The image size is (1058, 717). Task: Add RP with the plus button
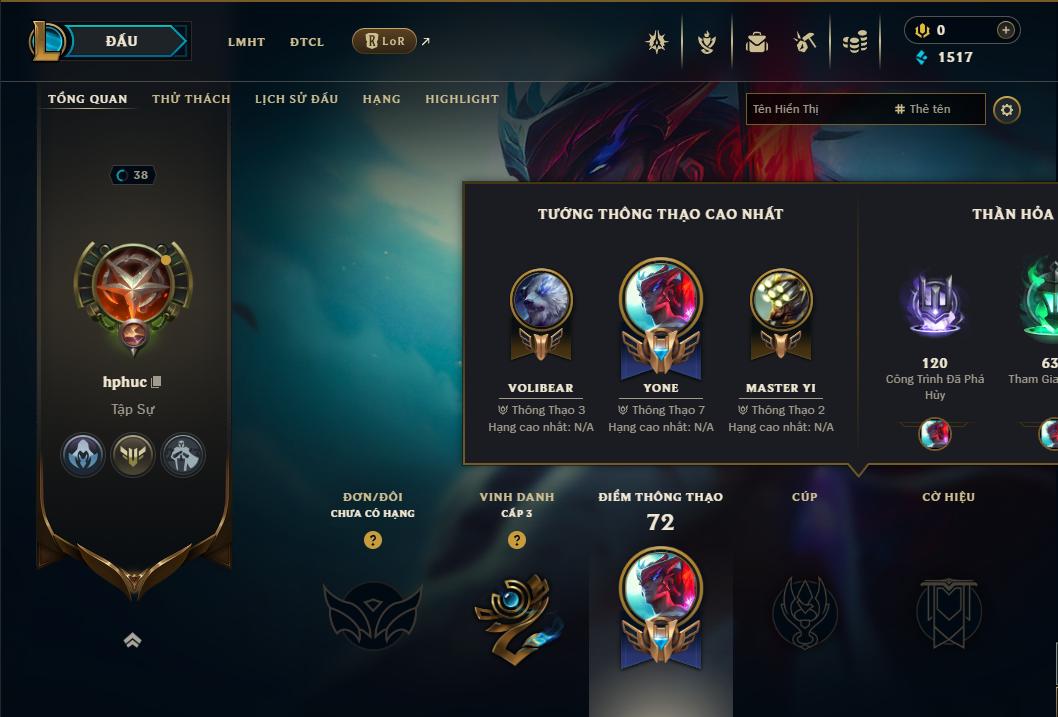(x=1005, y=30)
